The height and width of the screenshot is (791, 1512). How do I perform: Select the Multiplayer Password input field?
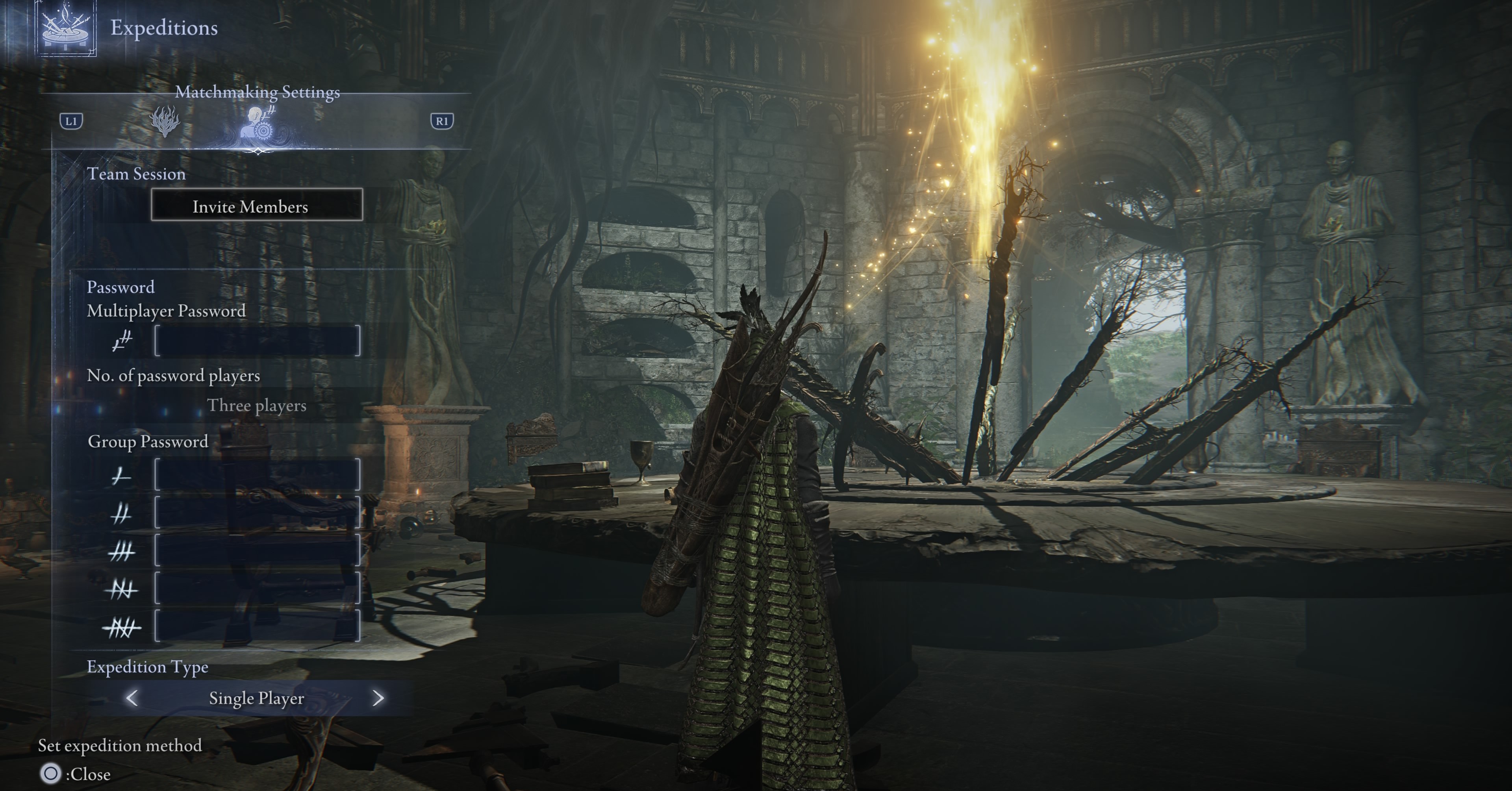[257, 341]
